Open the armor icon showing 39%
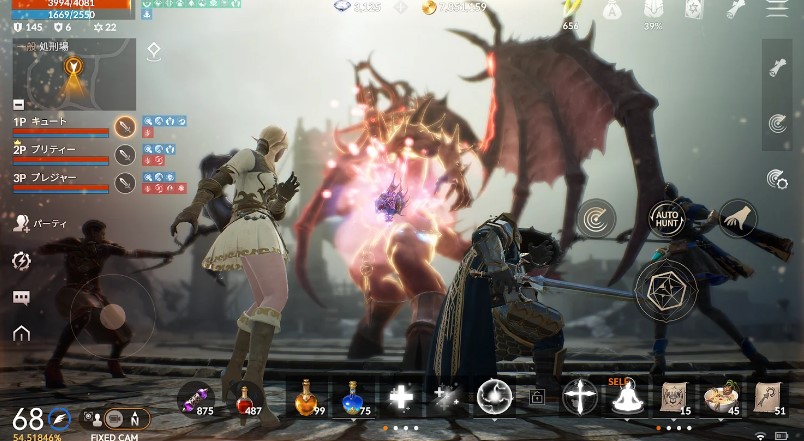The image size is (804, 441). point(653,11)
